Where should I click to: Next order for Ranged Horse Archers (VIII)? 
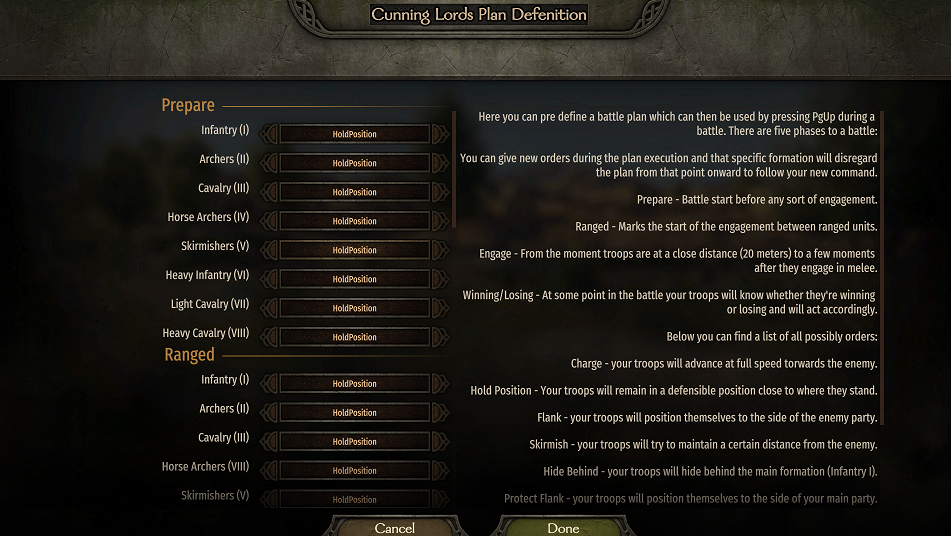pos(440,471)
